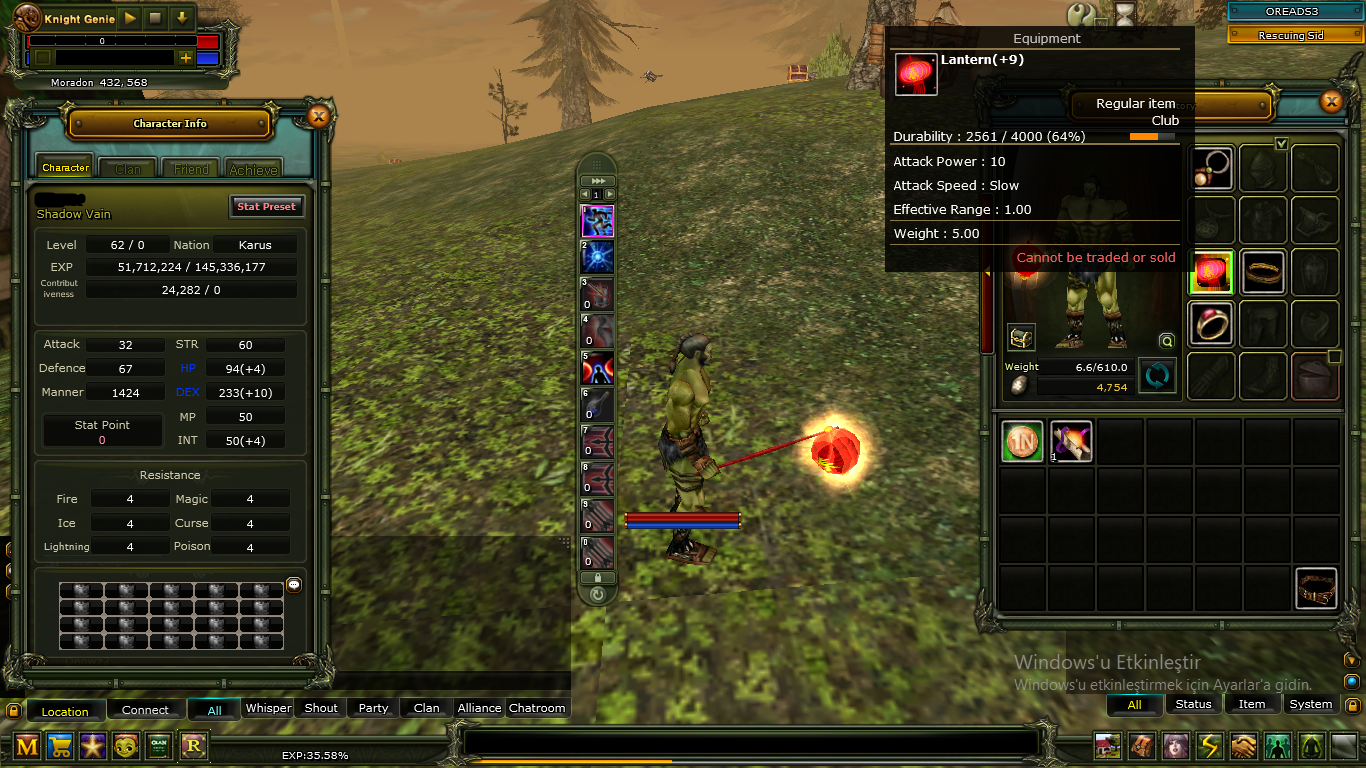Open the handshake trade icon
Viewport: 1366px width, 768px height.
(1243, 745)
